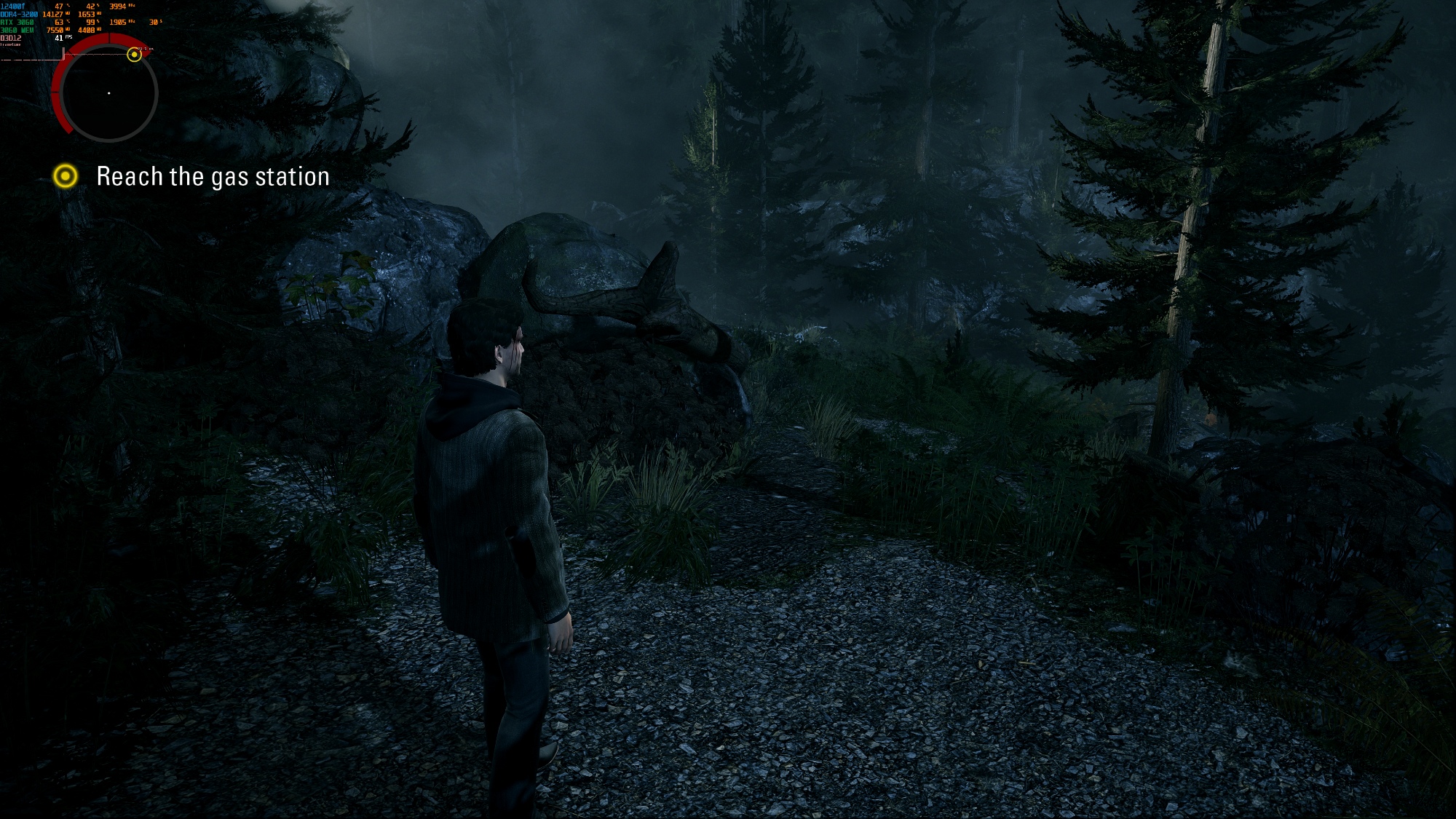Click the Reach the gas station objective
Viewport: 1456px width, 819px height.
tap(213, 177)
